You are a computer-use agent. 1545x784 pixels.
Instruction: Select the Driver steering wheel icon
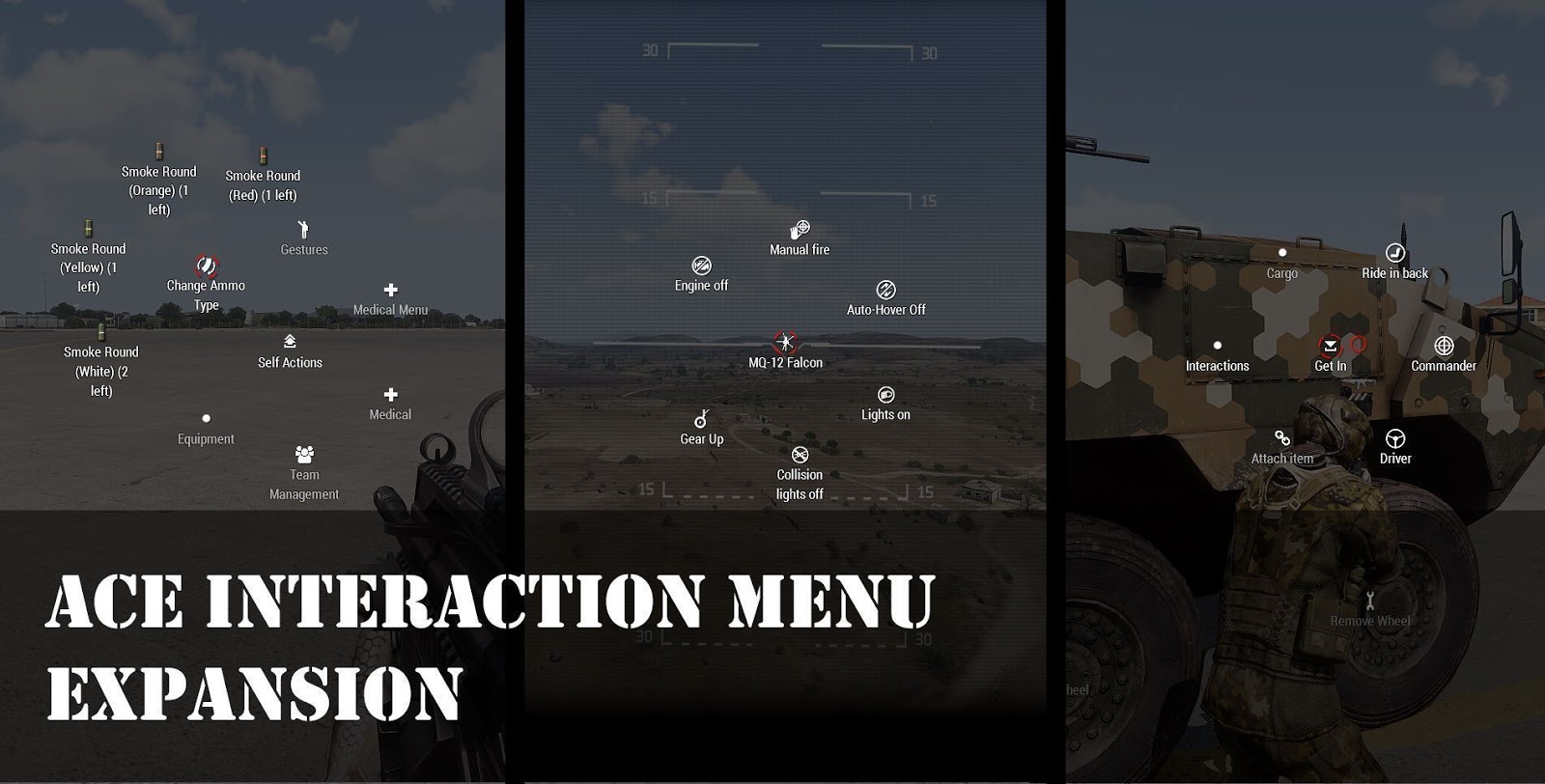(1394, 437)
